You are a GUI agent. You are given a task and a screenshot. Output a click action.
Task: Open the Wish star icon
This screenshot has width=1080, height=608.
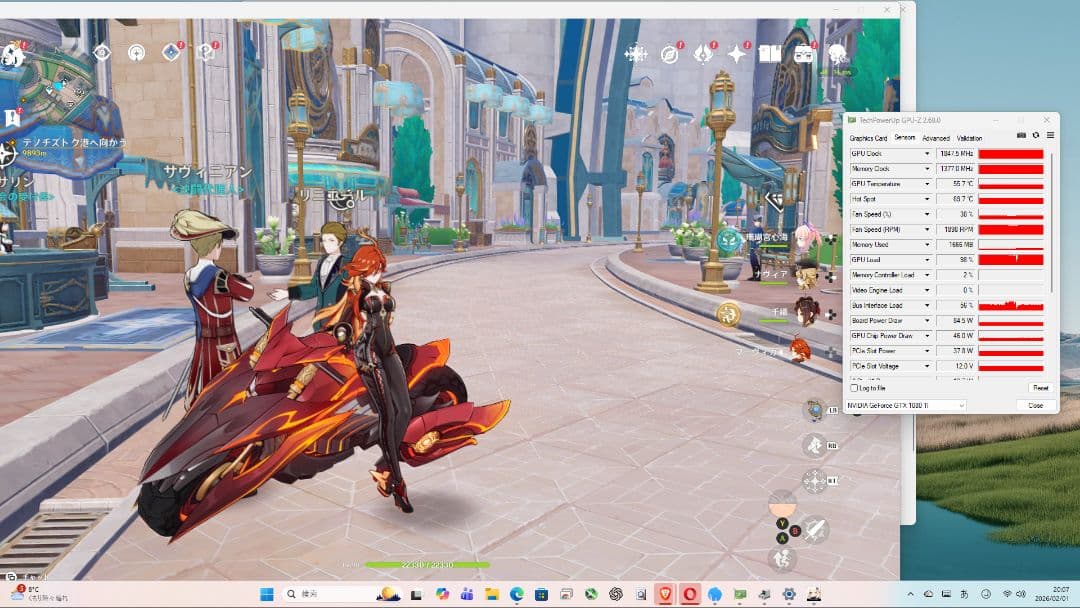[x=738, y=53]
